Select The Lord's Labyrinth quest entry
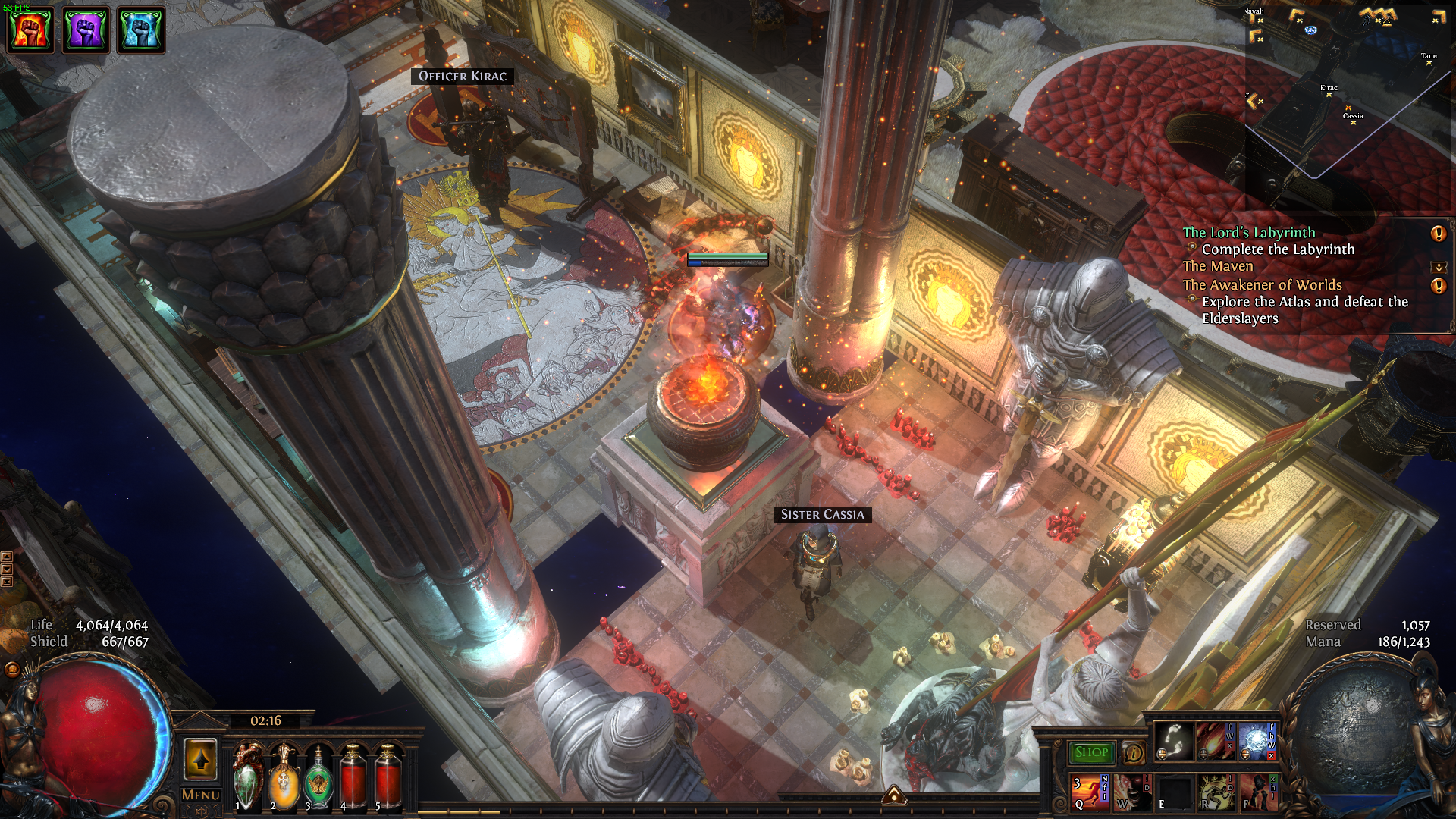 pyautogui.click(x=1249, y=233)
